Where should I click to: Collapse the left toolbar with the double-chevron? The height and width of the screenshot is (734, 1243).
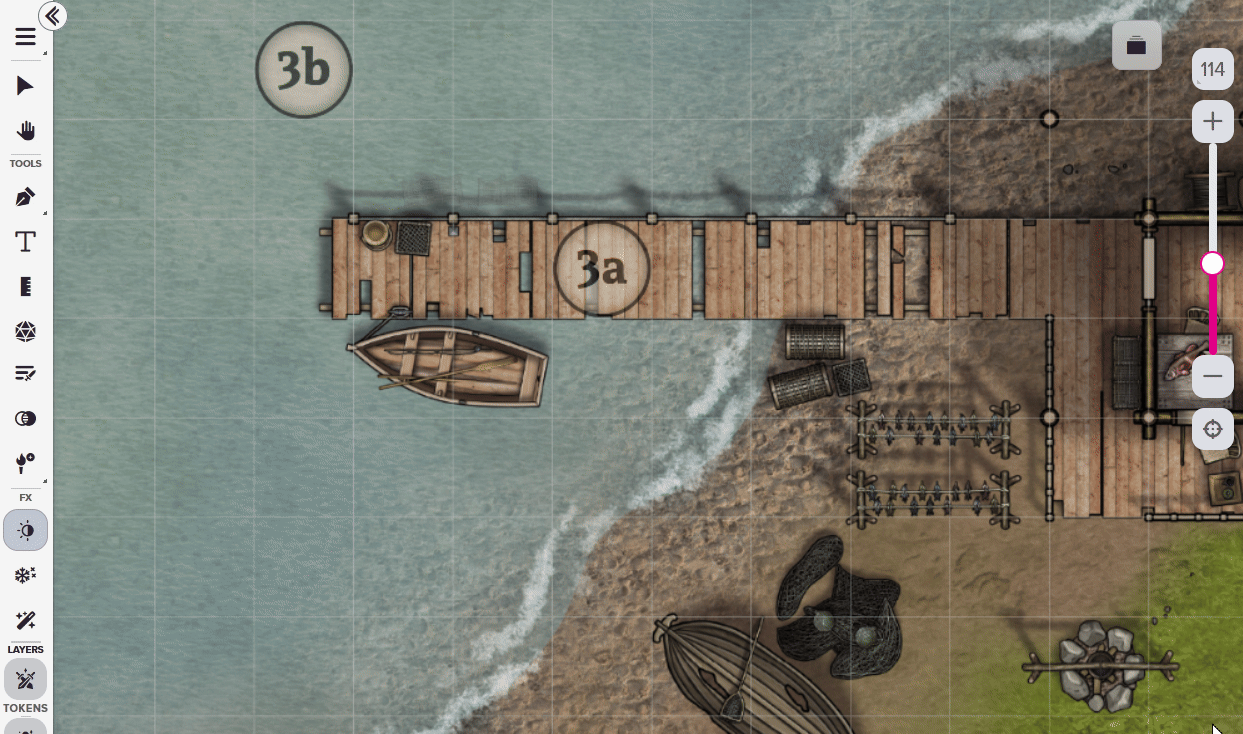[x=52, y=16]
